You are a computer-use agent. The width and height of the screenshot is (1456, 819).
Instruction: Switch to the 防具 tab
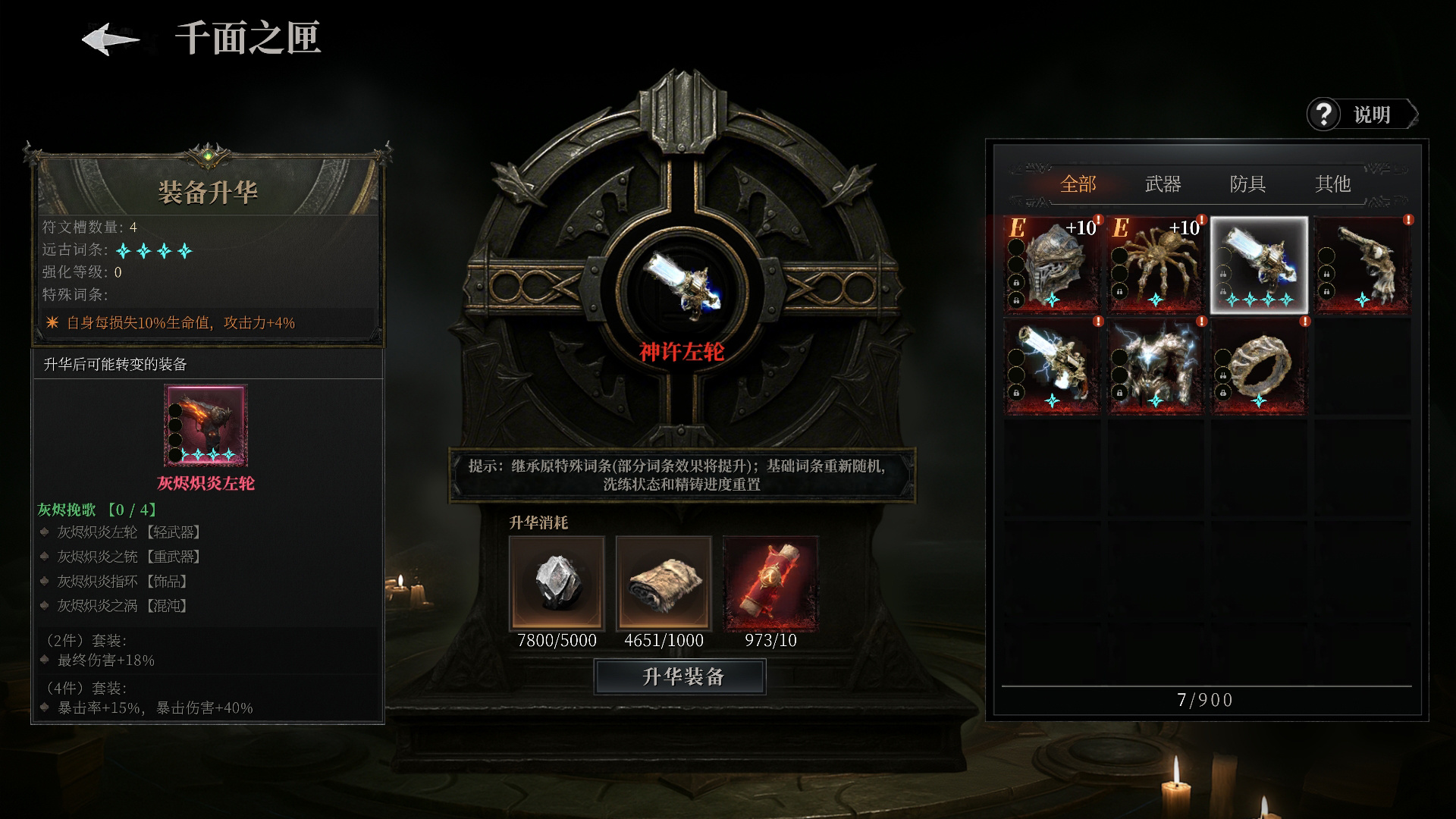click(x=1247, y=184)
